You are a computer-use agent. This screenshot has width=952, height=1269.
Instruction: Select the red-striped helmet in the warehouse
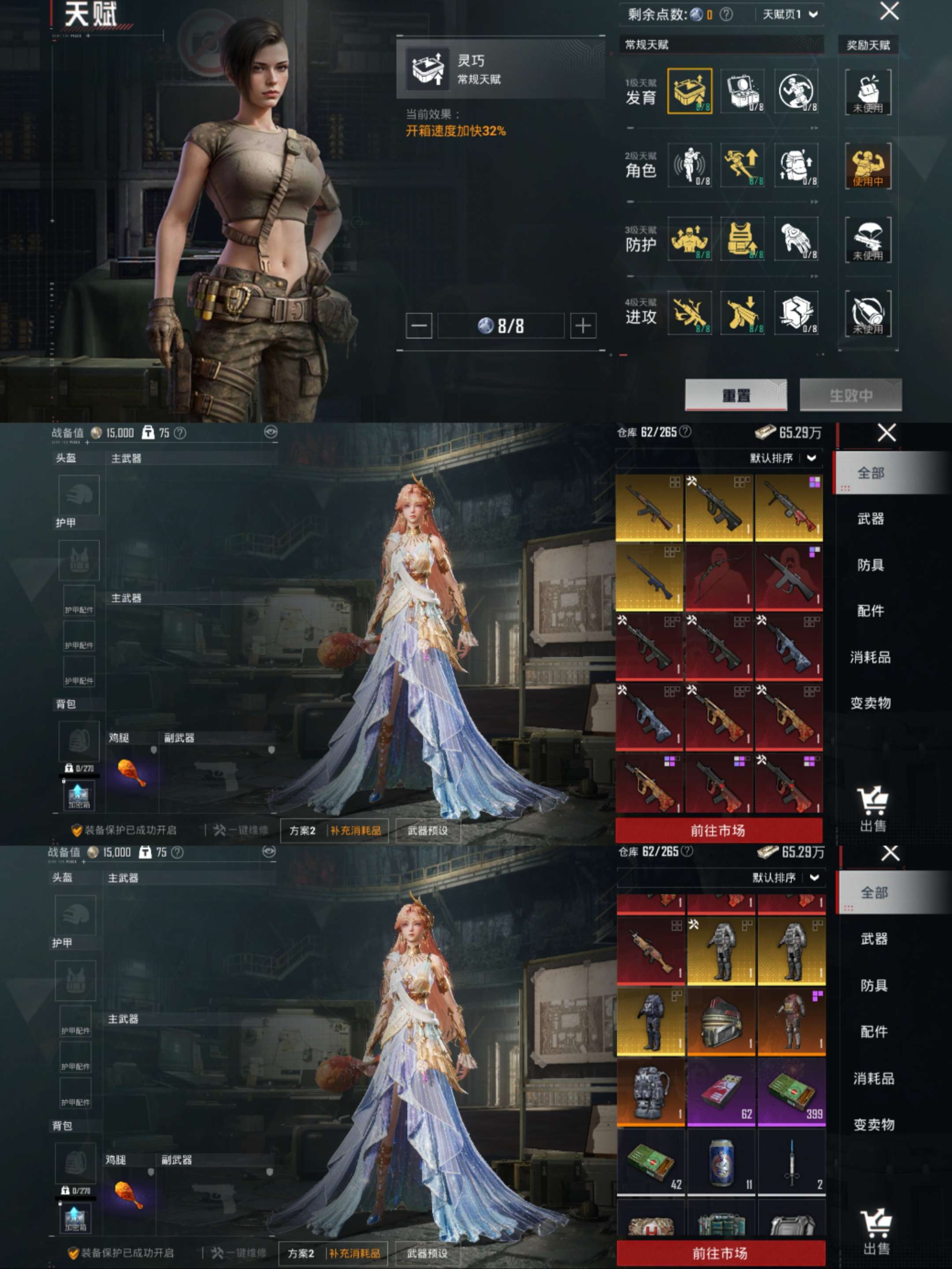click(721, 1022)
